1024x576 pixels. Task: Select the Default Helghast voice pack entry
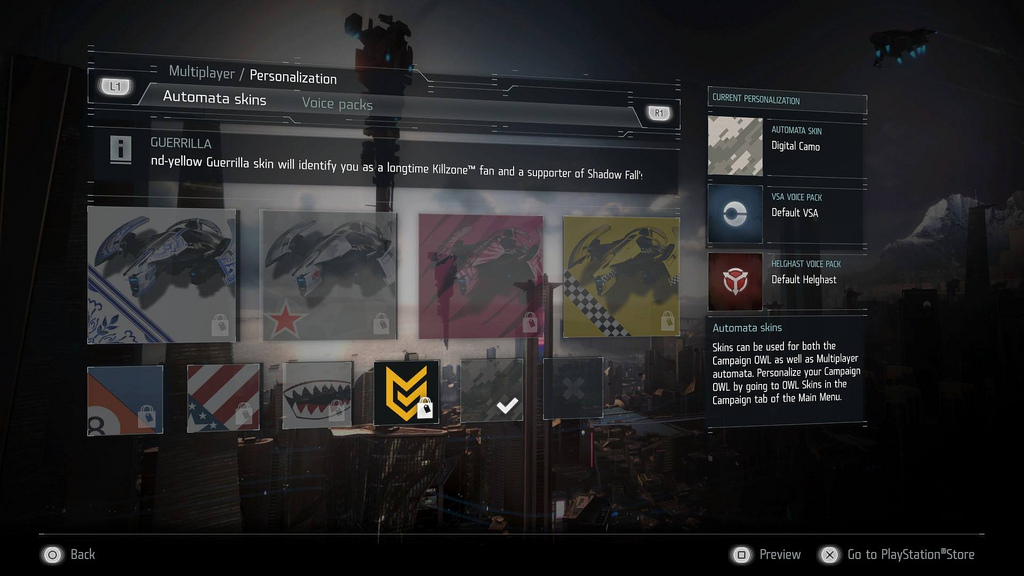(x=786, y=280)
